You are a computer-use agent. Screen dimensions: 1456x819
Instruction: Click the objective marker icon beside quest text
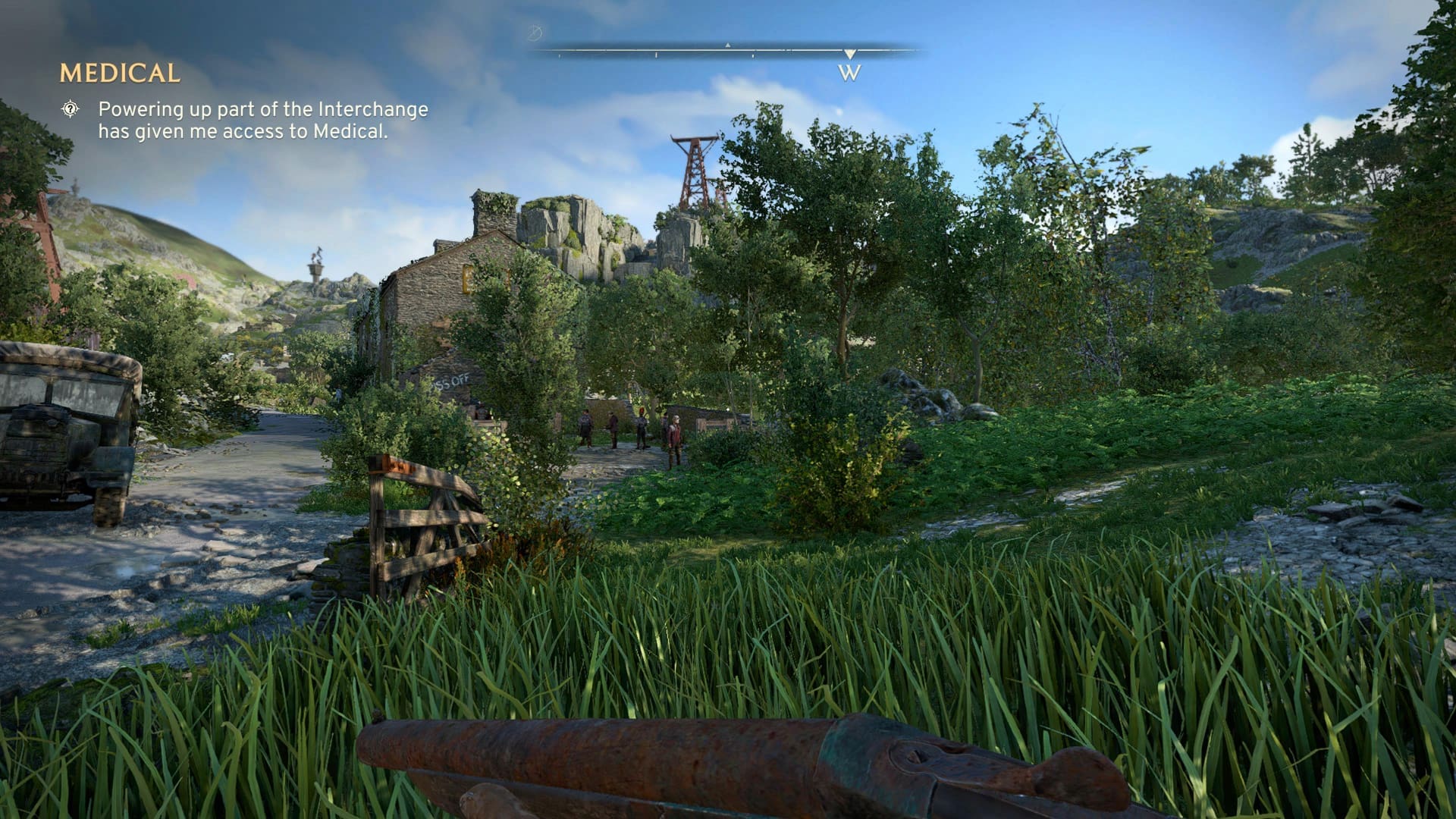[71, 109]
